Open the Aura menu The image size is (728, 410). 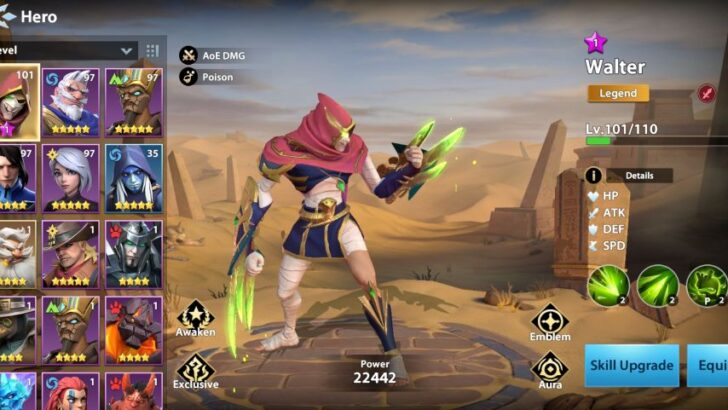tap(550, 370)
